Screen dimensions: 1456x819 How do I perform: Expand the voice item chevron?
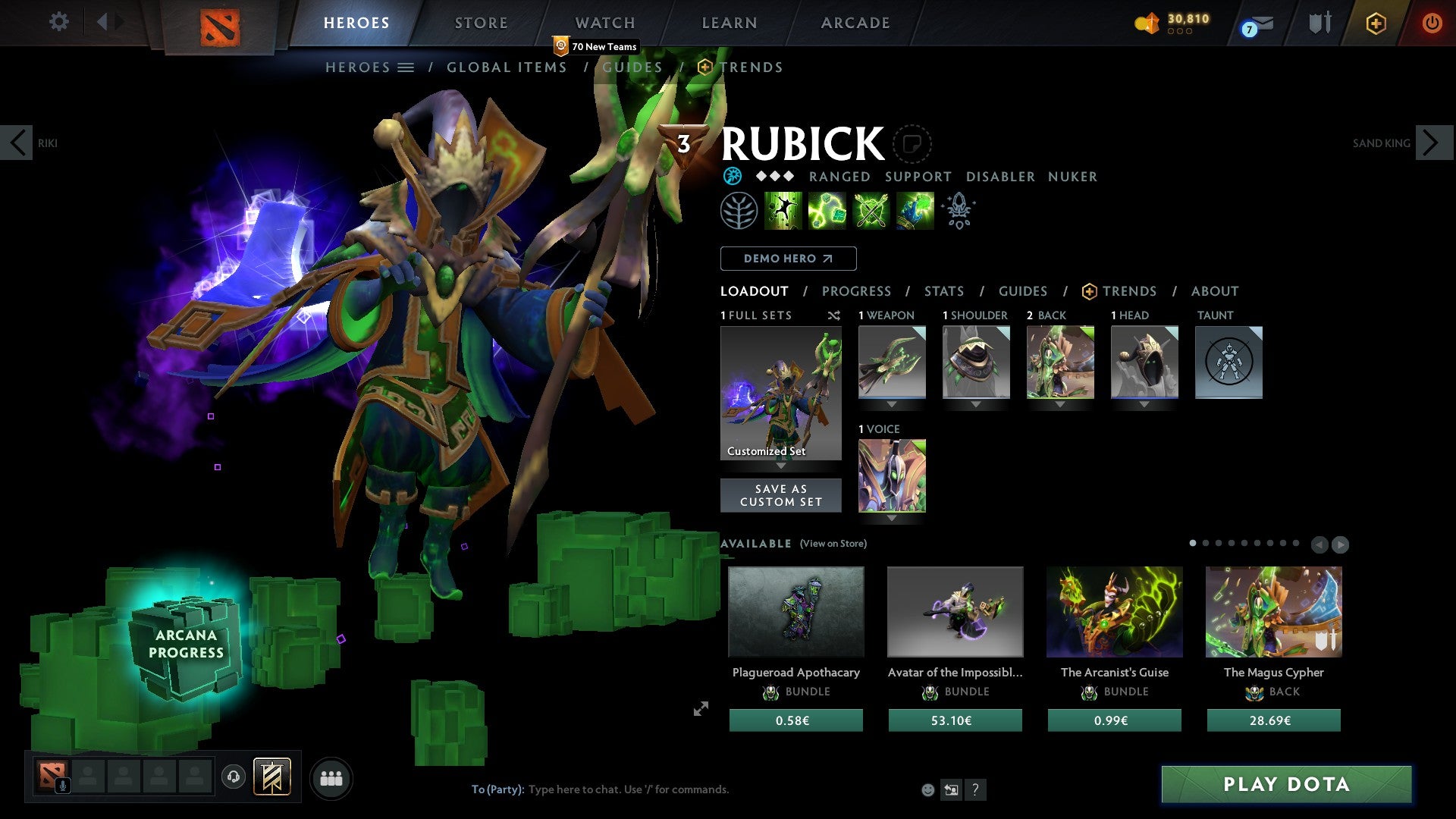[x=891, y=517]
